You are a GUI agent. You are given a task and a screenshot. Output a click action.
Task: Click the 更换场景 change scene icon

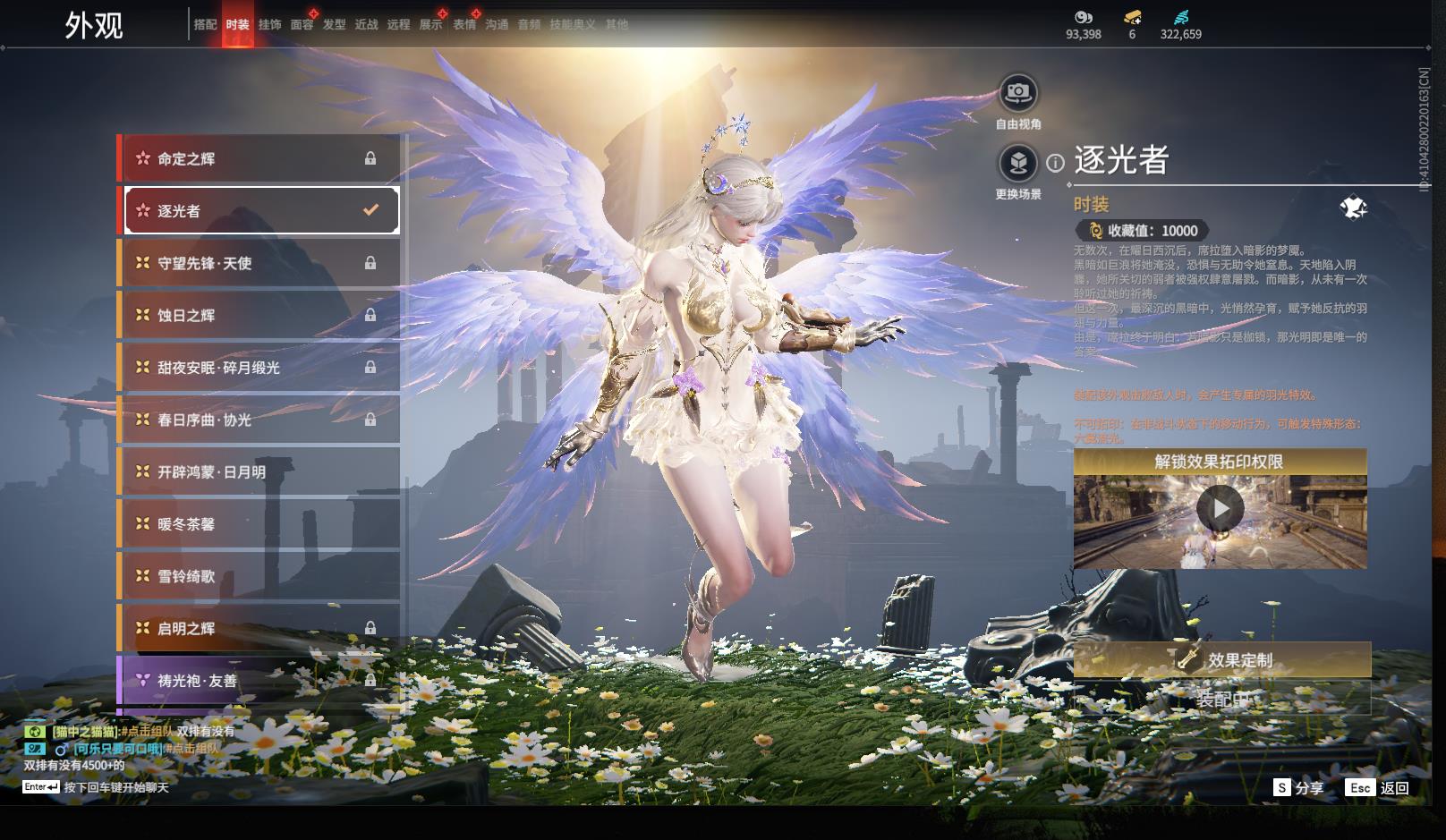pyautogui.click(x=1018, y=163)
